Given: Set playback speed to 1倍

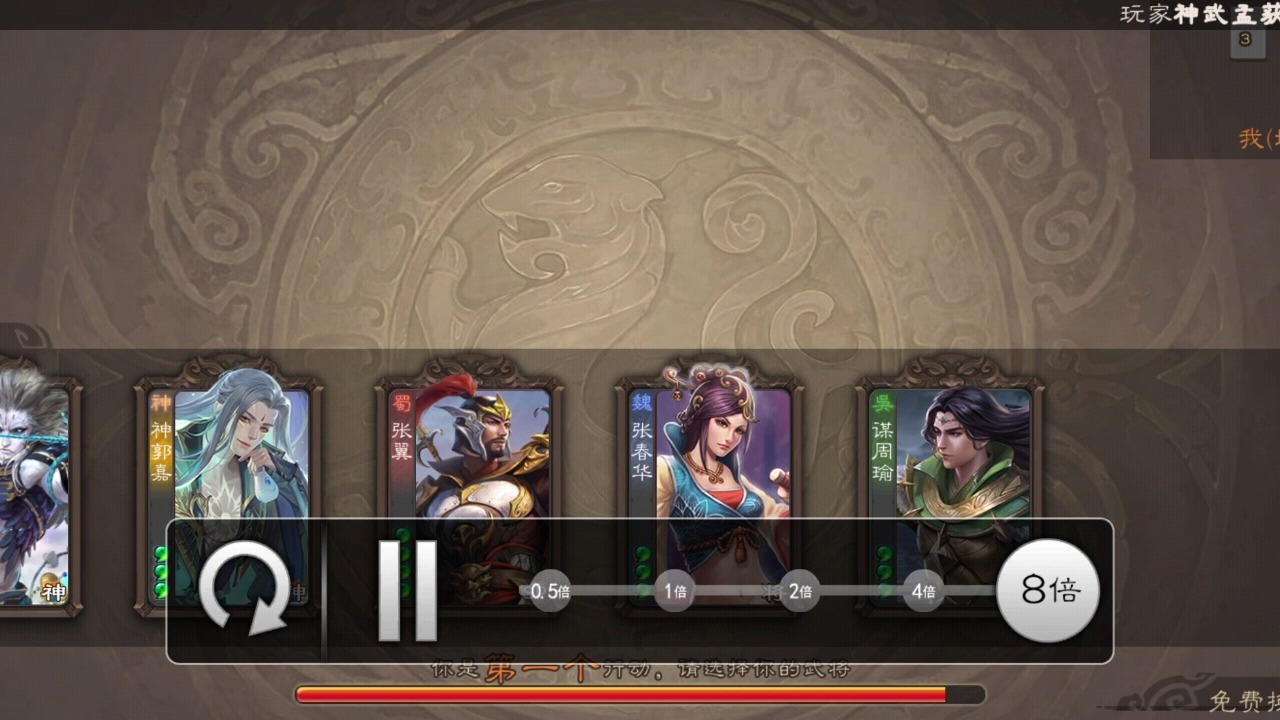Looking at the screenshot, I should tap(676, 591).
